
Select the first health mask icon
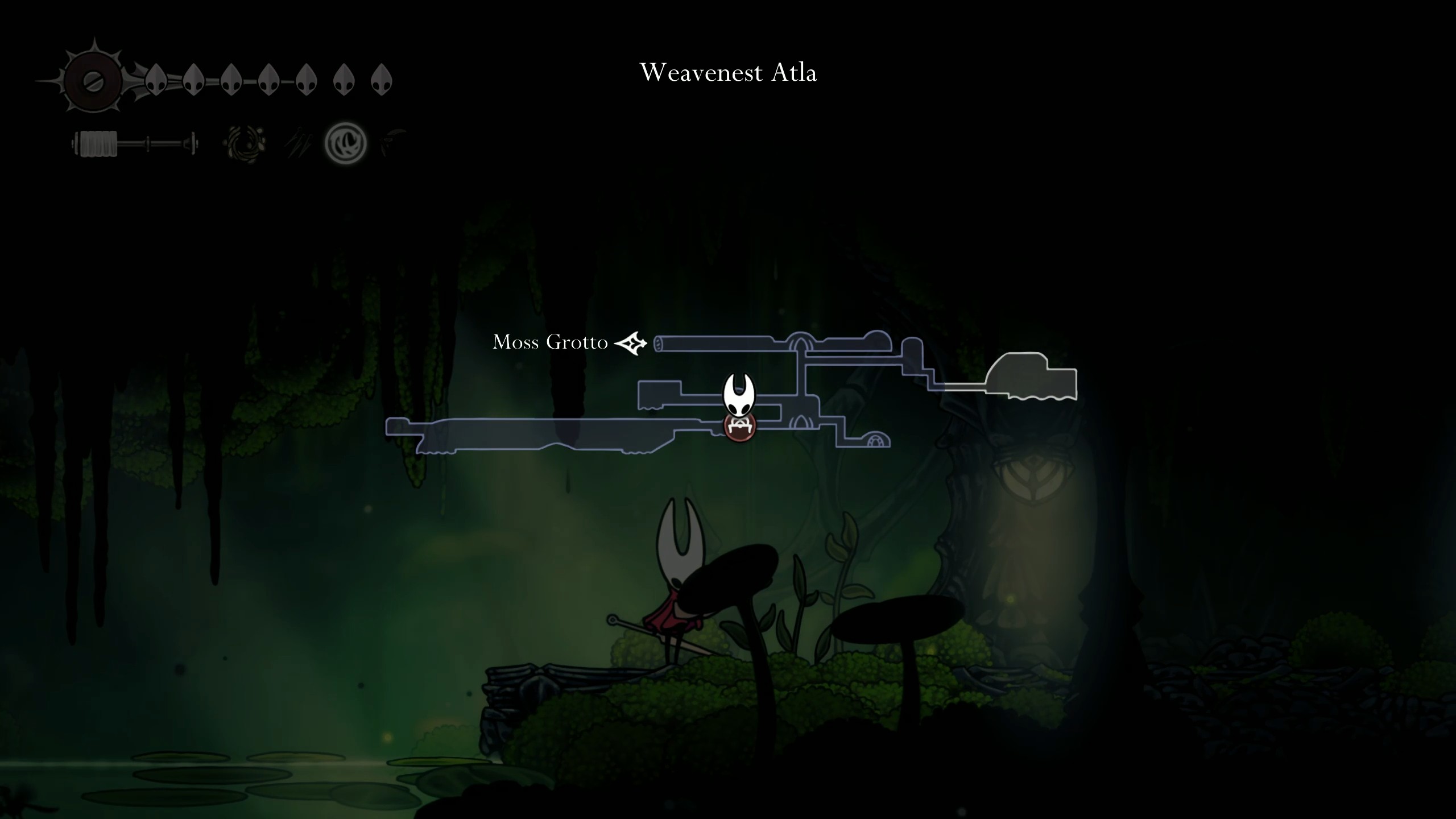pos(156,81)
